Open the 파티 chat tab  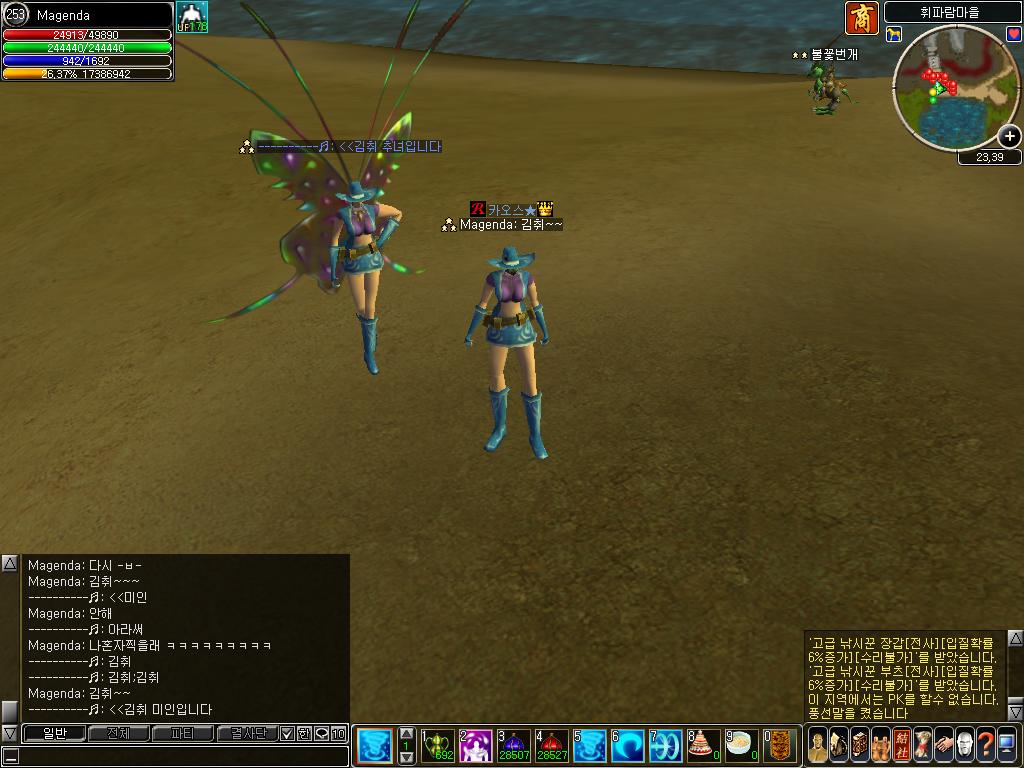(182, 734)
